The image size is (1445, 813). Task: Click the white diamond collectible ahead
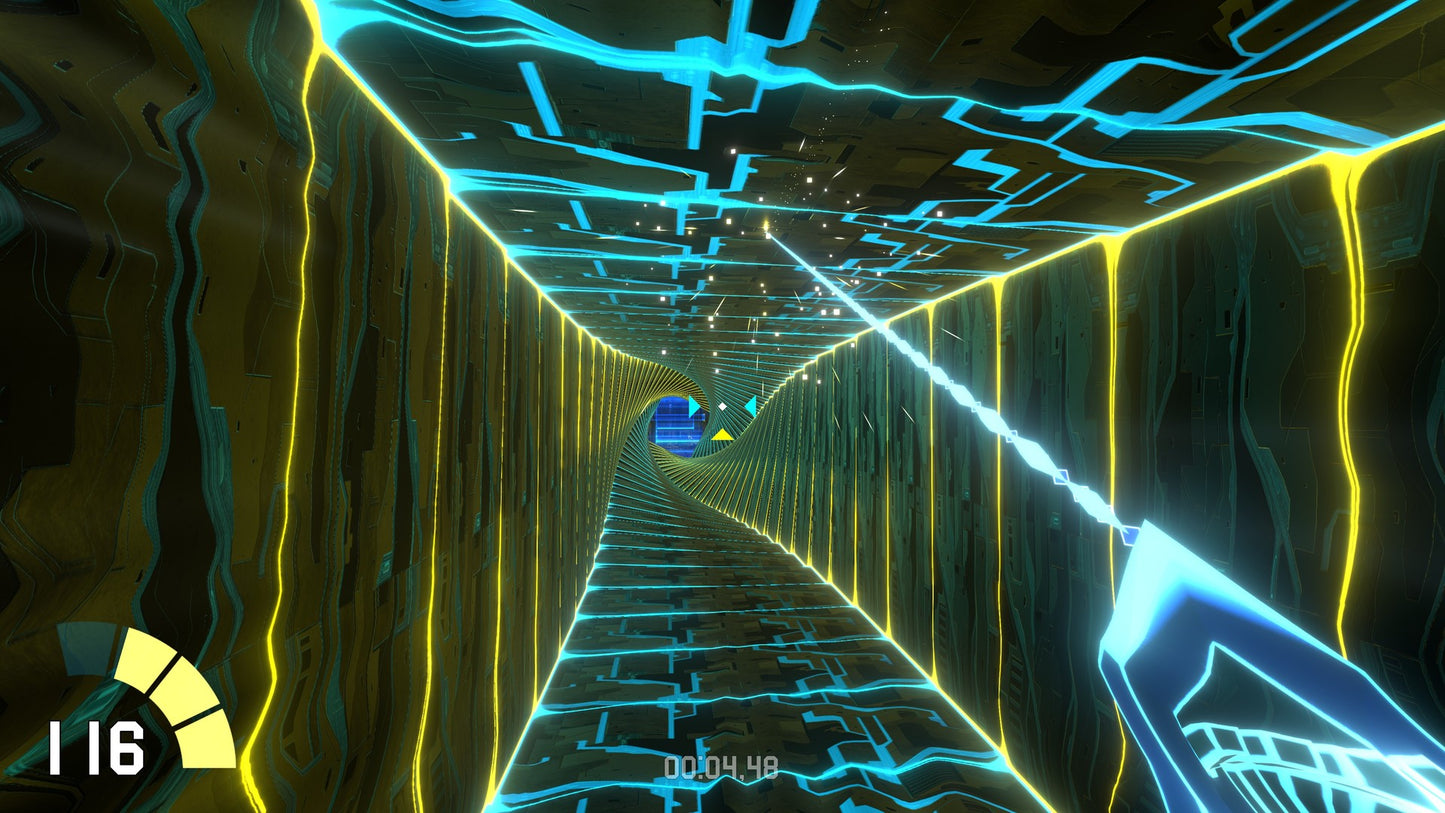(722, 406)
